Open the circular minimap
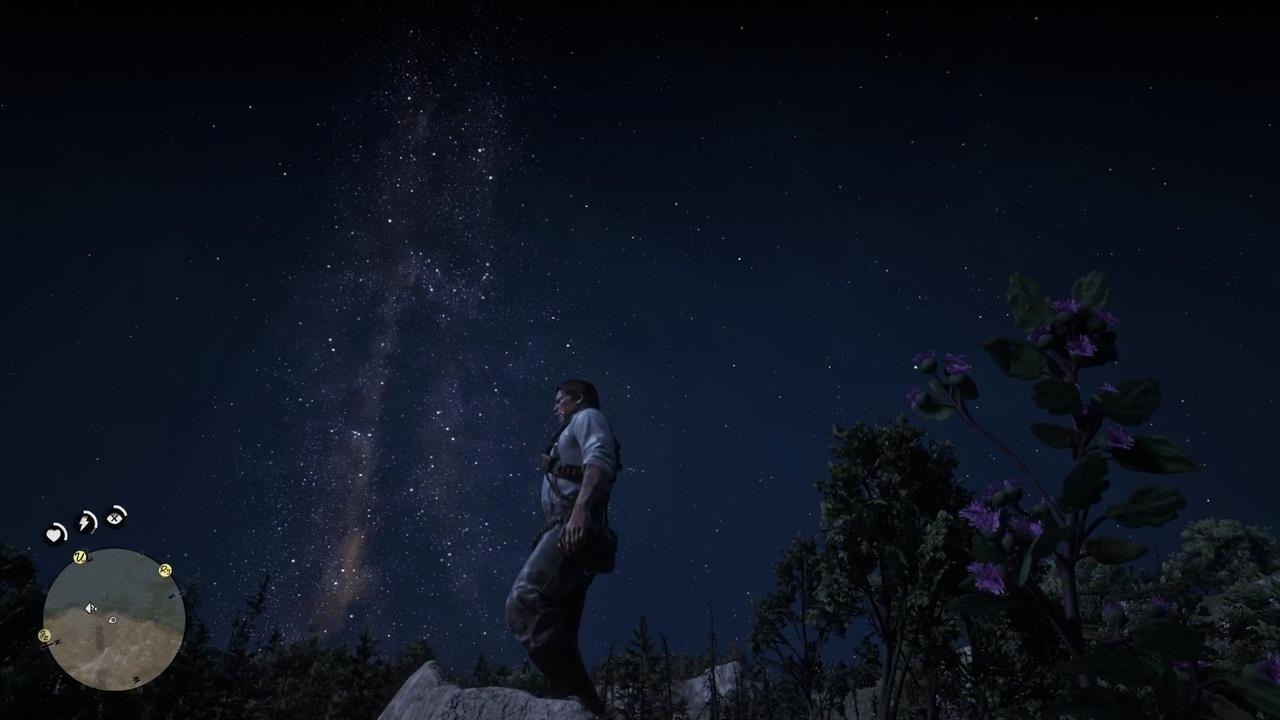The image size is (1280, 720). click(114, 619)
